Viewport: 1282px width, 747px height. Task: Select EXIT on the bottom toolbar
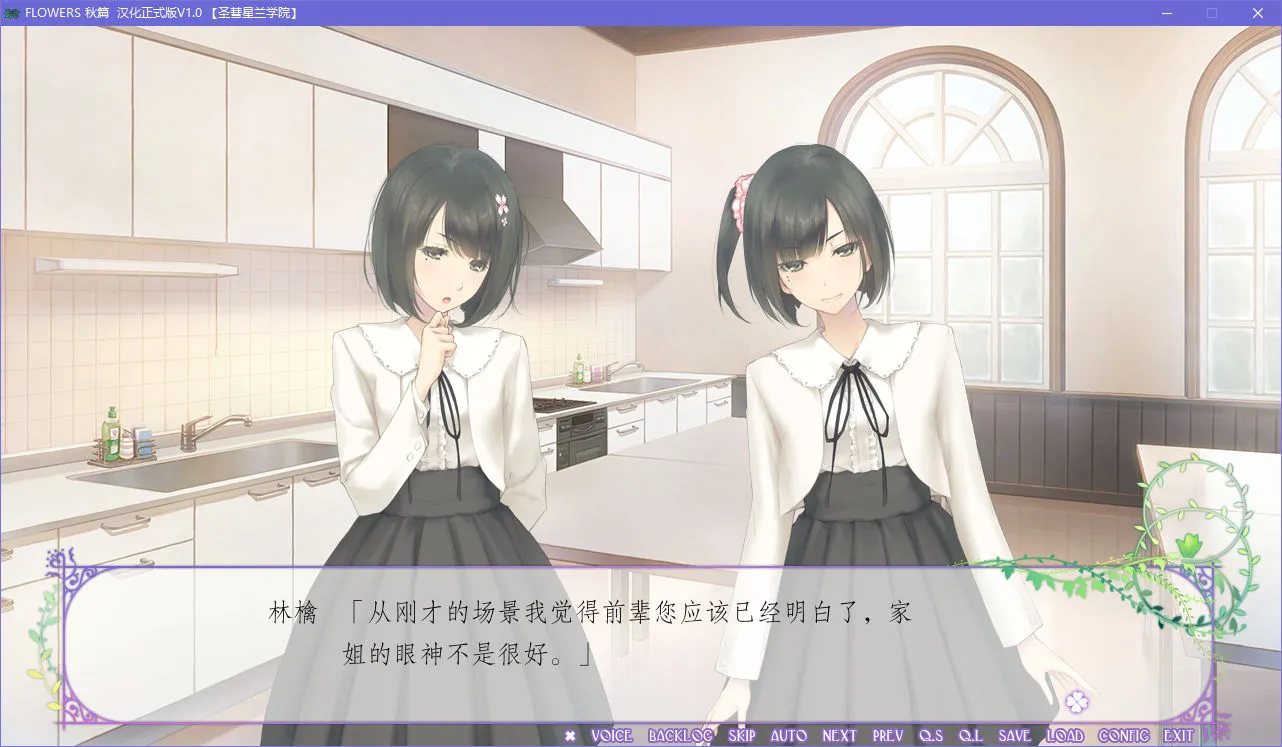pyautogui.click(x=1176, y=736)
